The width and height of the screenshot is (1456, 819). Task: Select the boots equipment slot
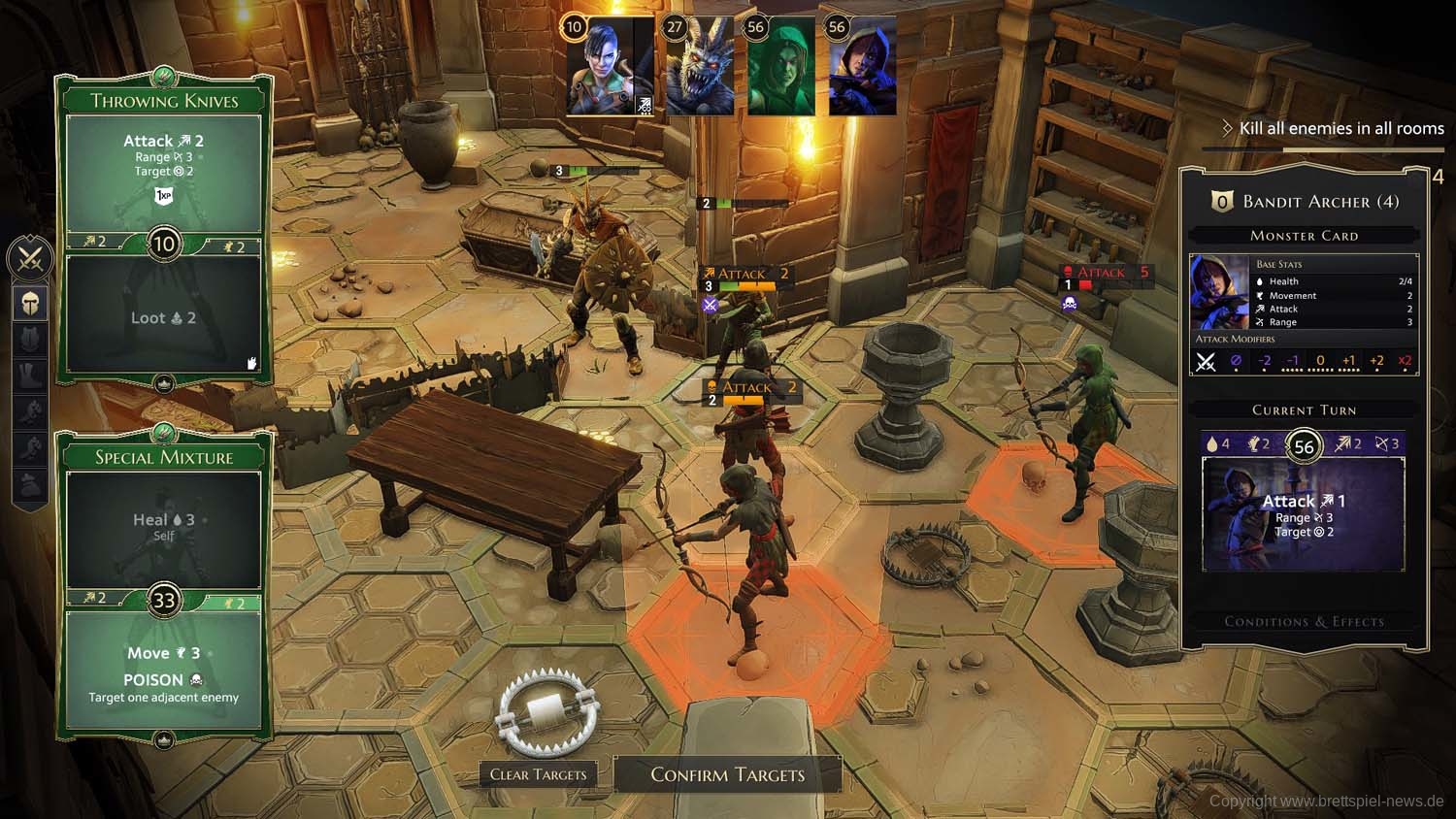[x=30, y=377]
